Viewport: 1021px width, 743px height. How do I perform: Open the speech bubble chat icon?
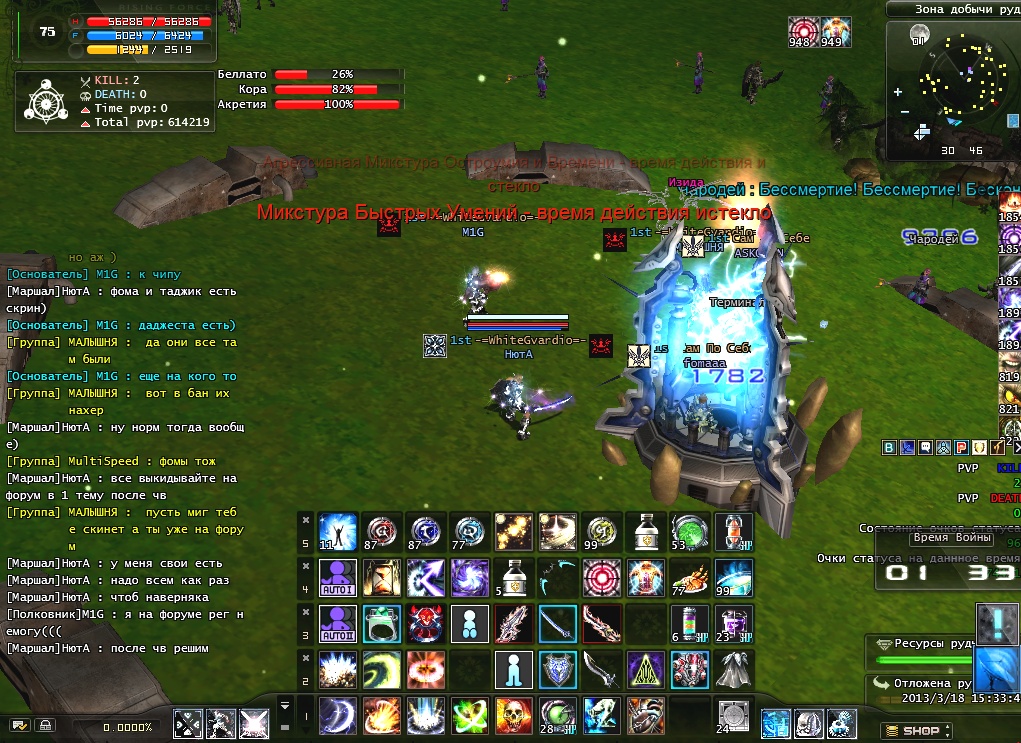(925, 446)
